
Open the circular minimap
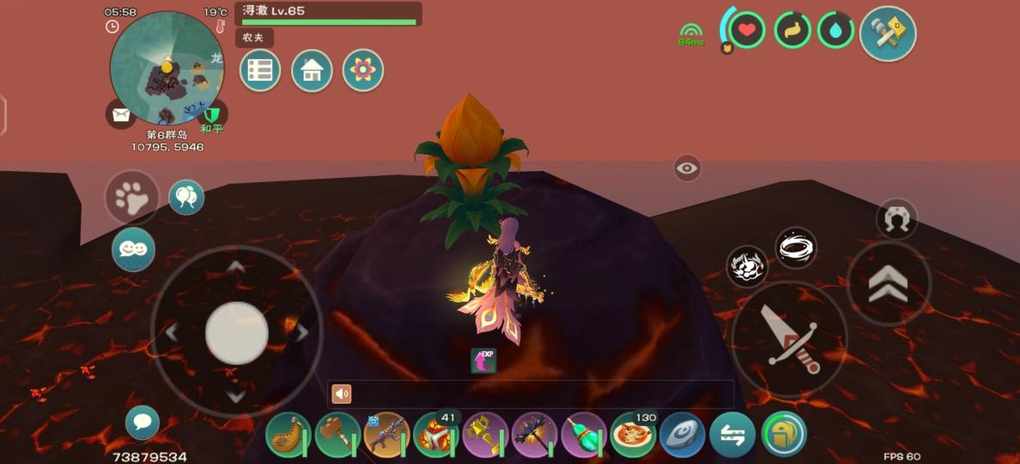tap(166, 66)
